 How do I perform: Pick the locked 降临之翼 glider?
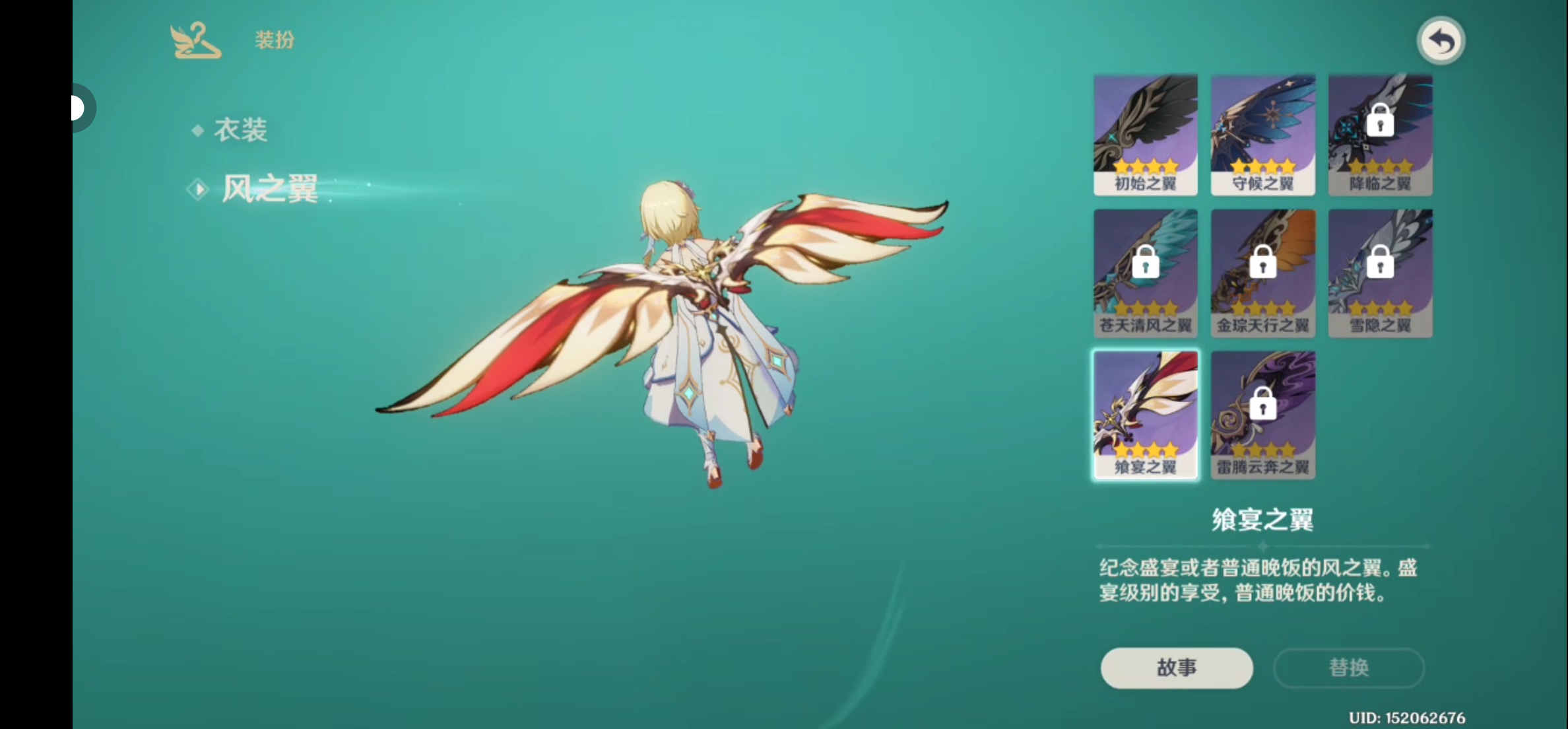point(1380,134)
